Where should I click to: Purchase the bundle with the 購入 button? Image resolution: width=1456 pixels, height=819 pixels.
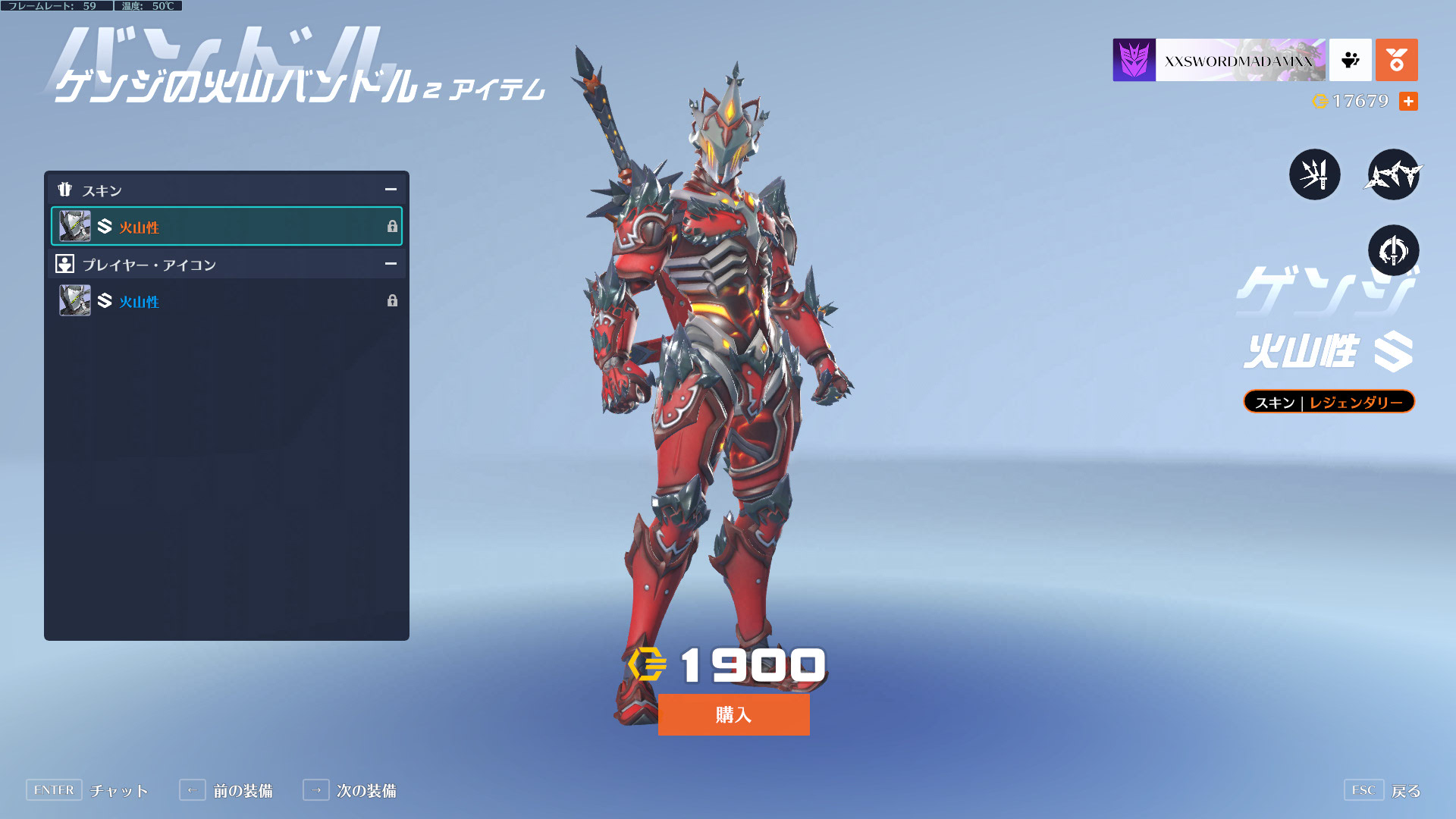pyautogui.click(x=733, y=714)
